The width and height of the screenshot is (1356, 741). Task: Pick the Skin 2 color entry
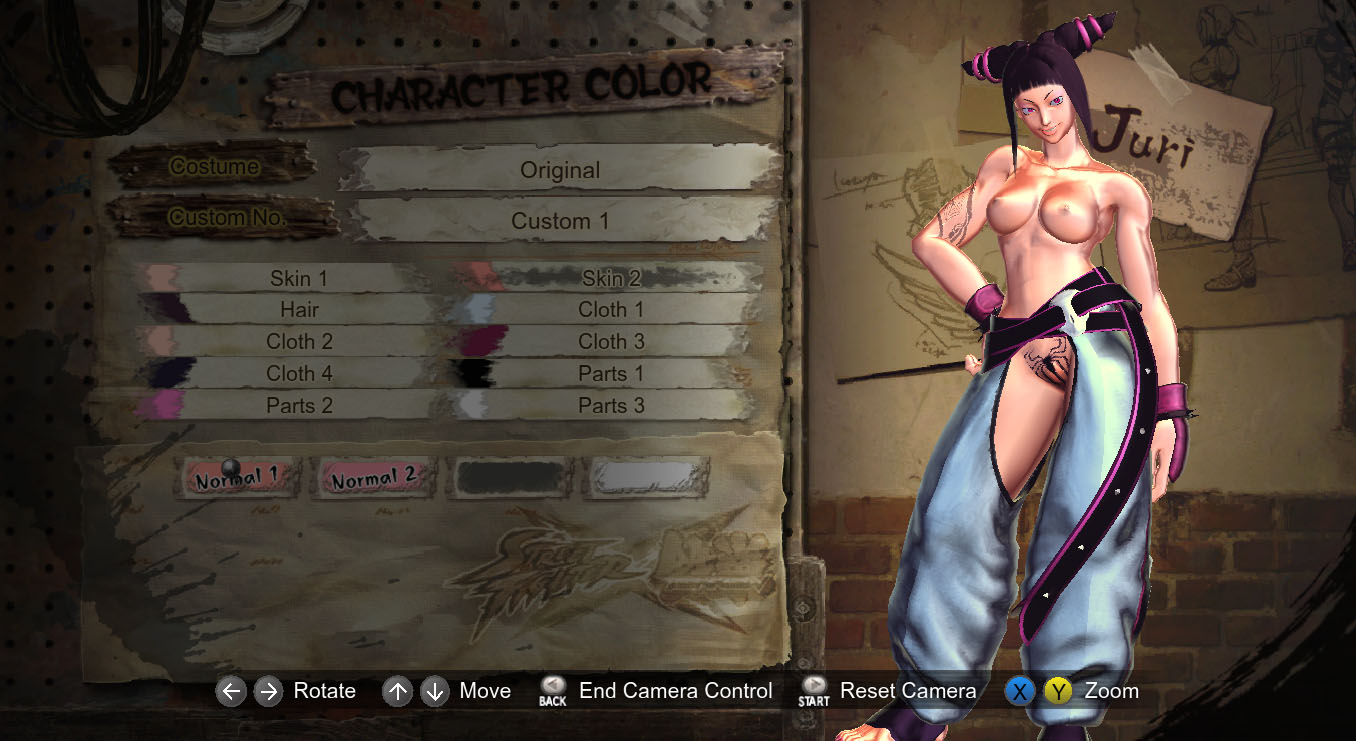pyautogui.click(x=611, y=278)
